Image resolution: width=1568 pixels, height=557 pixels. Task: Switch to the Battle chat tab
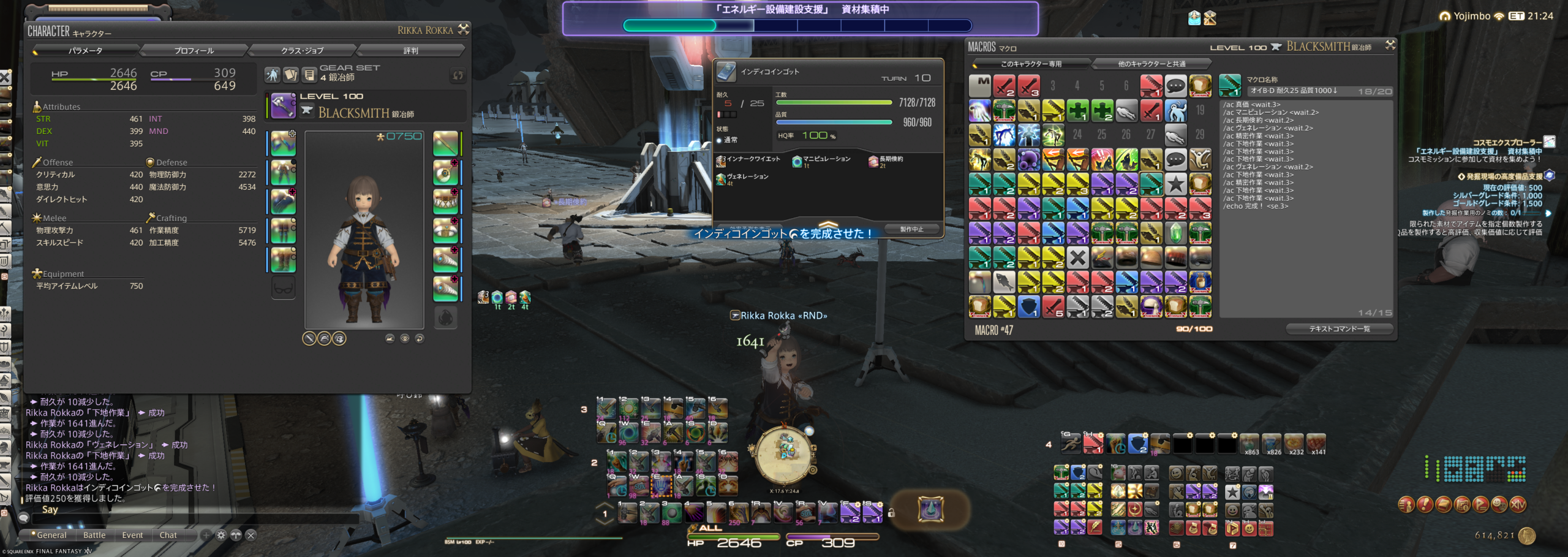click(x=94, y=535)
